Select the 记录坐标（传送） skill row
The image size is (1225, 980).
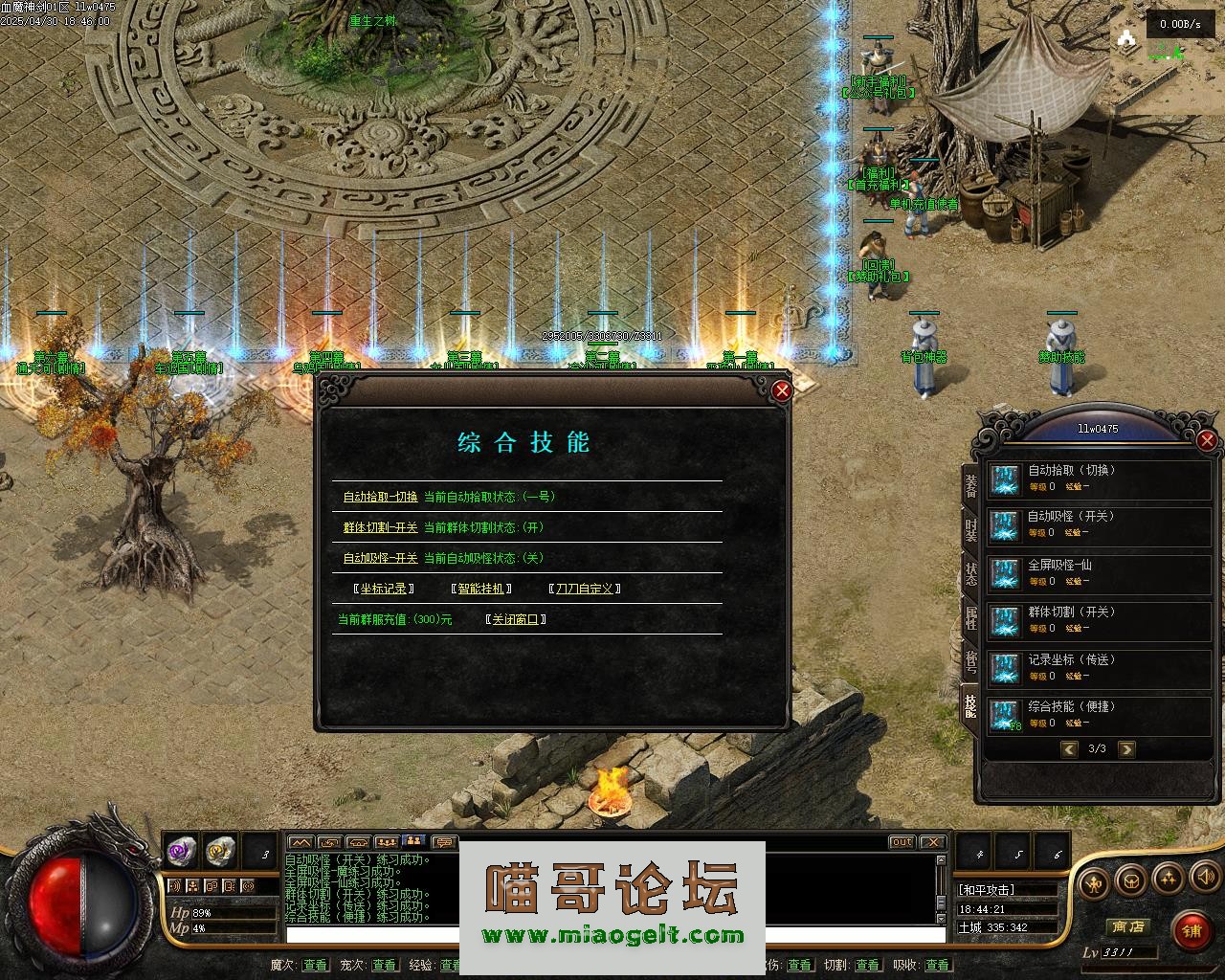point(1099,667)
